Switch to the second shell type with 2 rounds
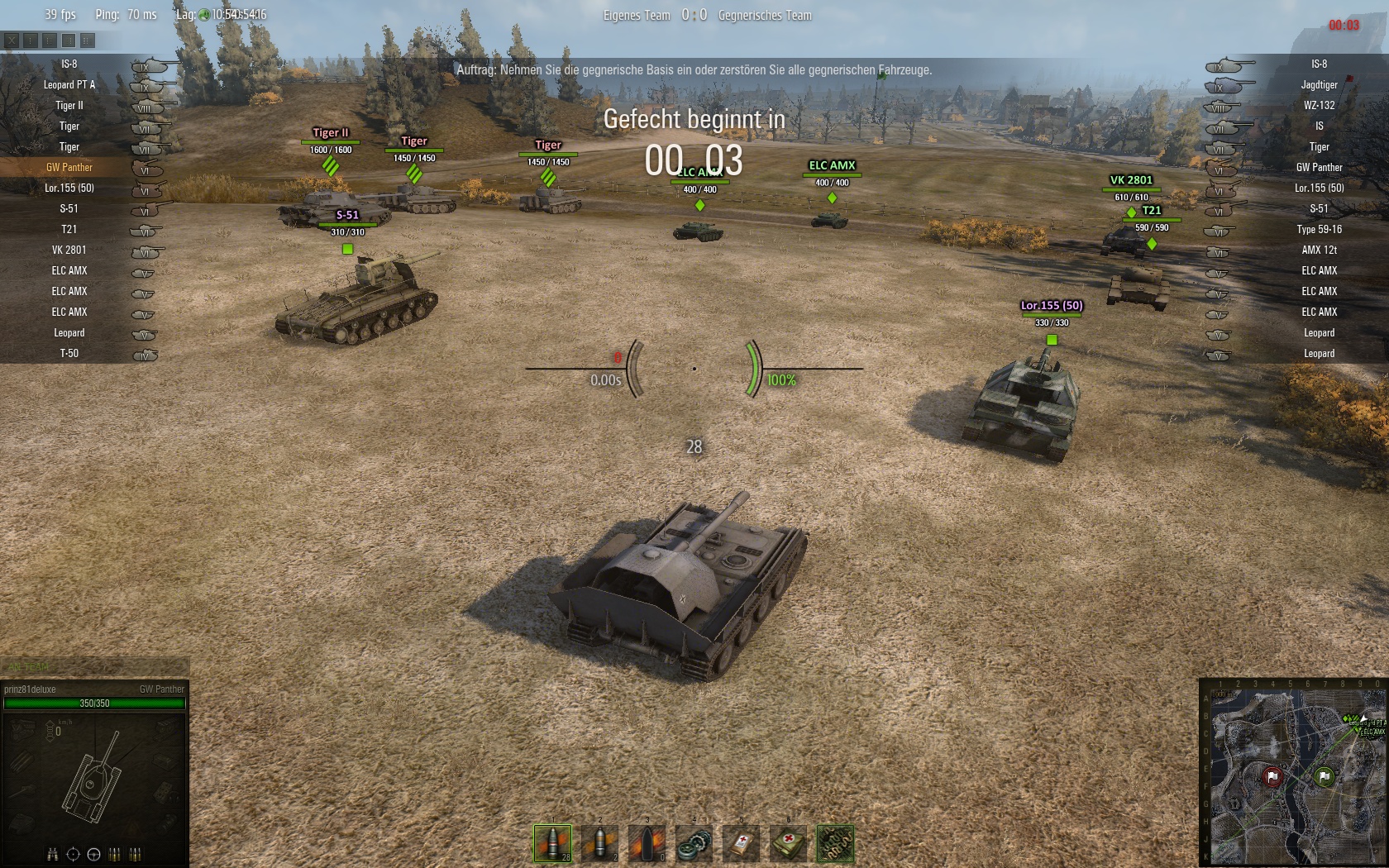 pyautogui.click(x=599, y=844)
